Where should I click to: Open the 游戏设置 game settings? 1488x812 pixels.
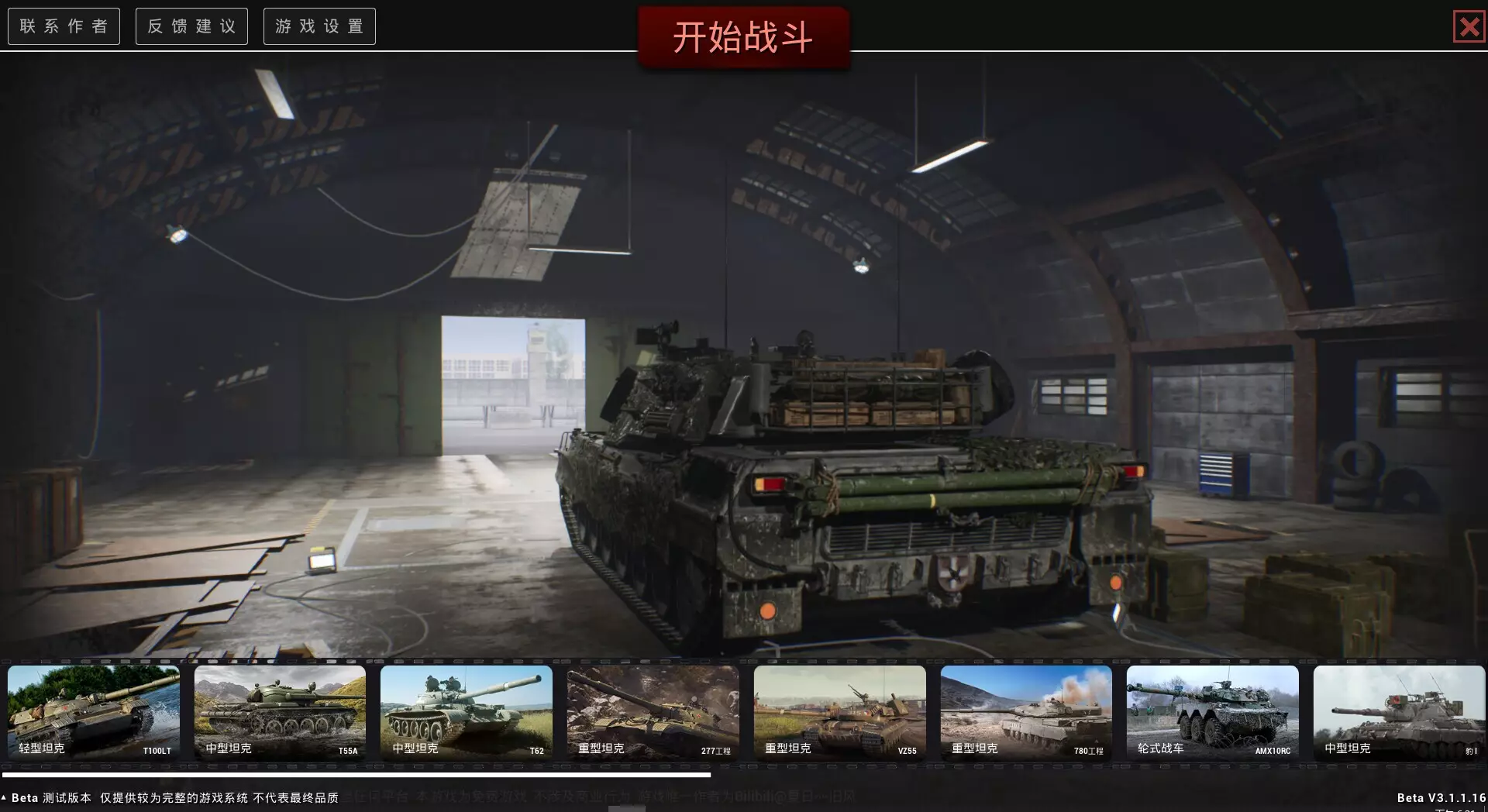pos(319,26)
